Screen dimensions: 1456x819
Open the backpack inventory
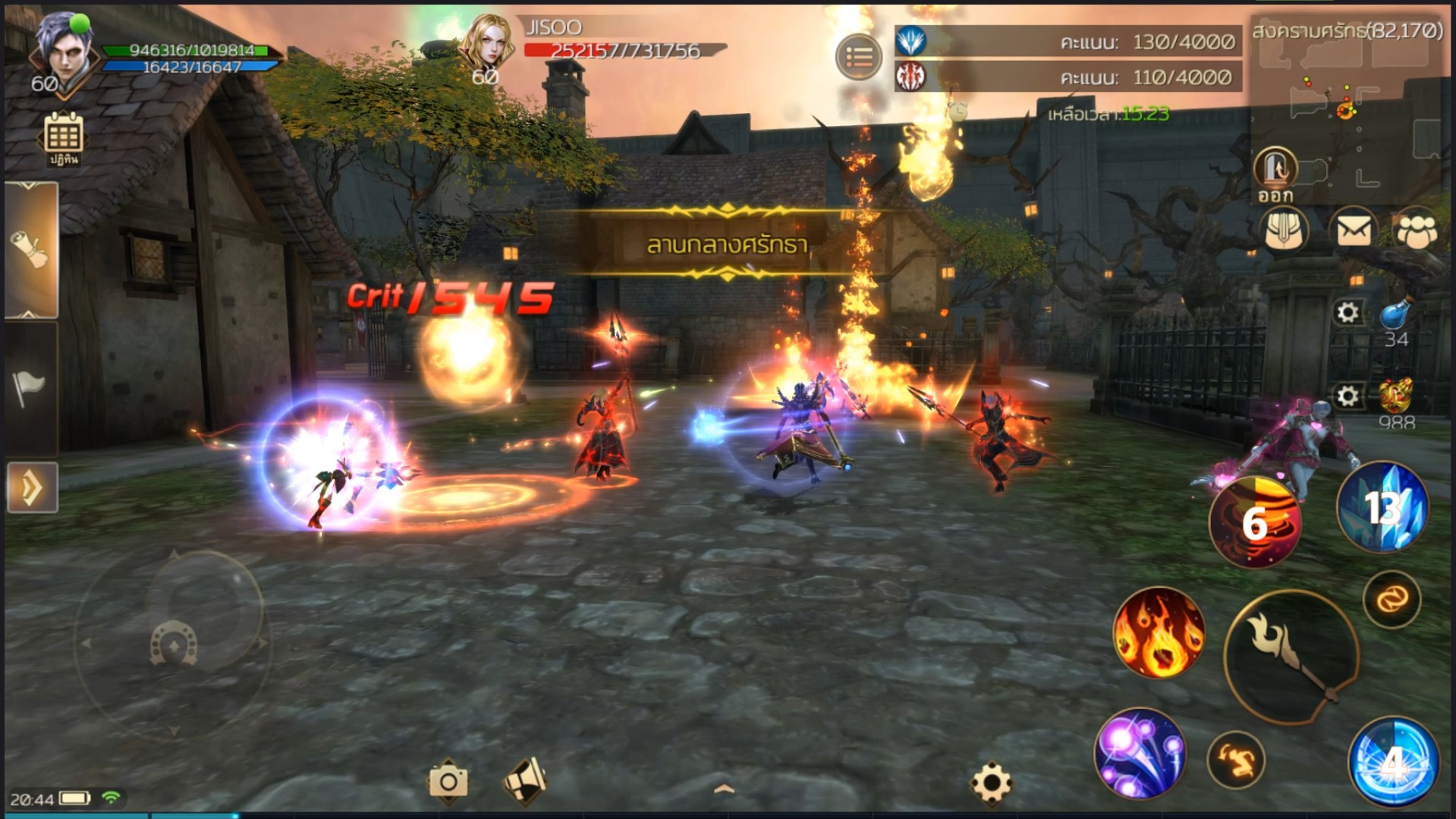pos(1284,229)
